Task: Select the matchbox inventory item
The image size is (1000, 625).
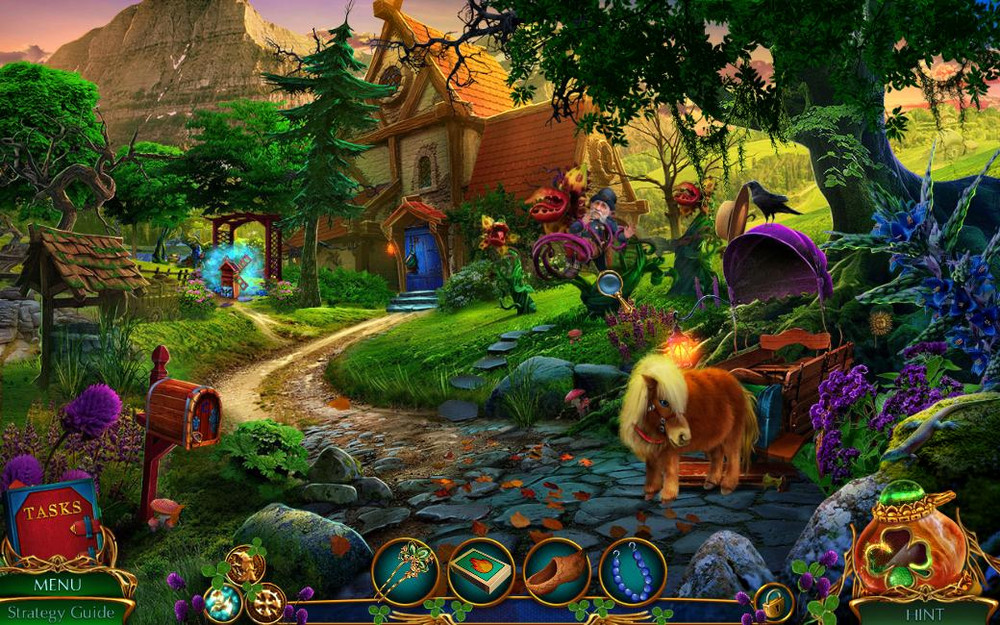Action: (x=481, y=572)
